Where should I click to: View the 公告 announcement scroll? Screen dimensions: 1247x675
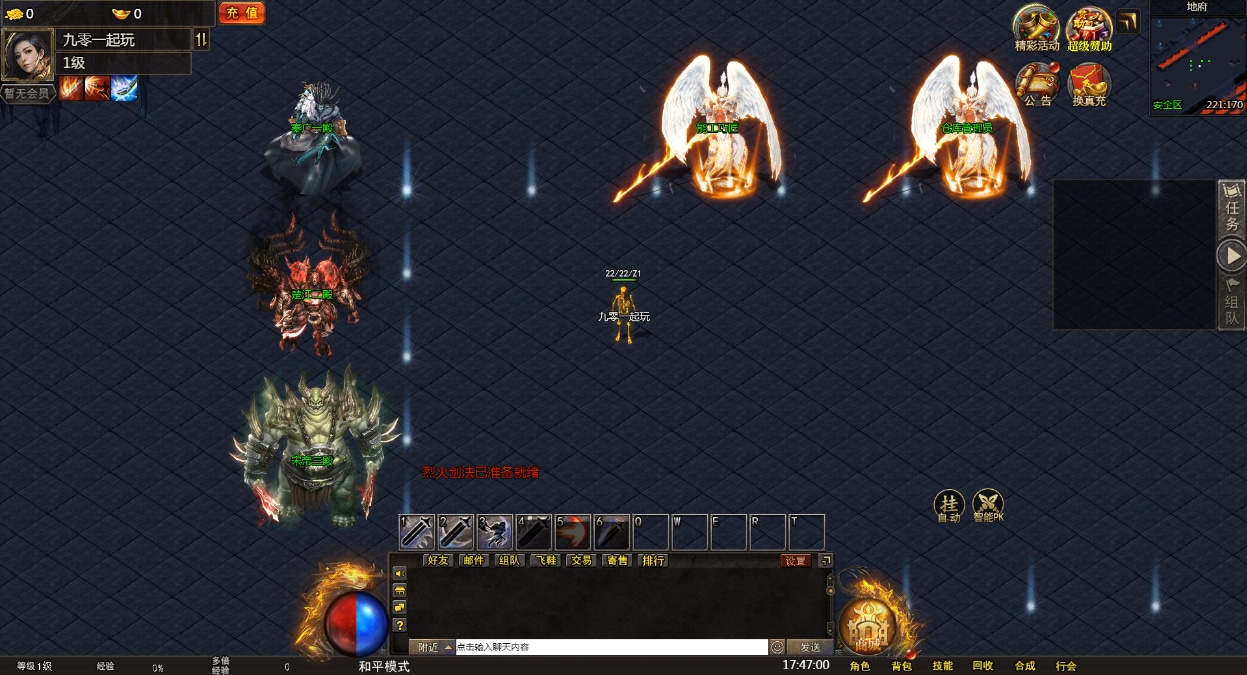pos(1038,83)
